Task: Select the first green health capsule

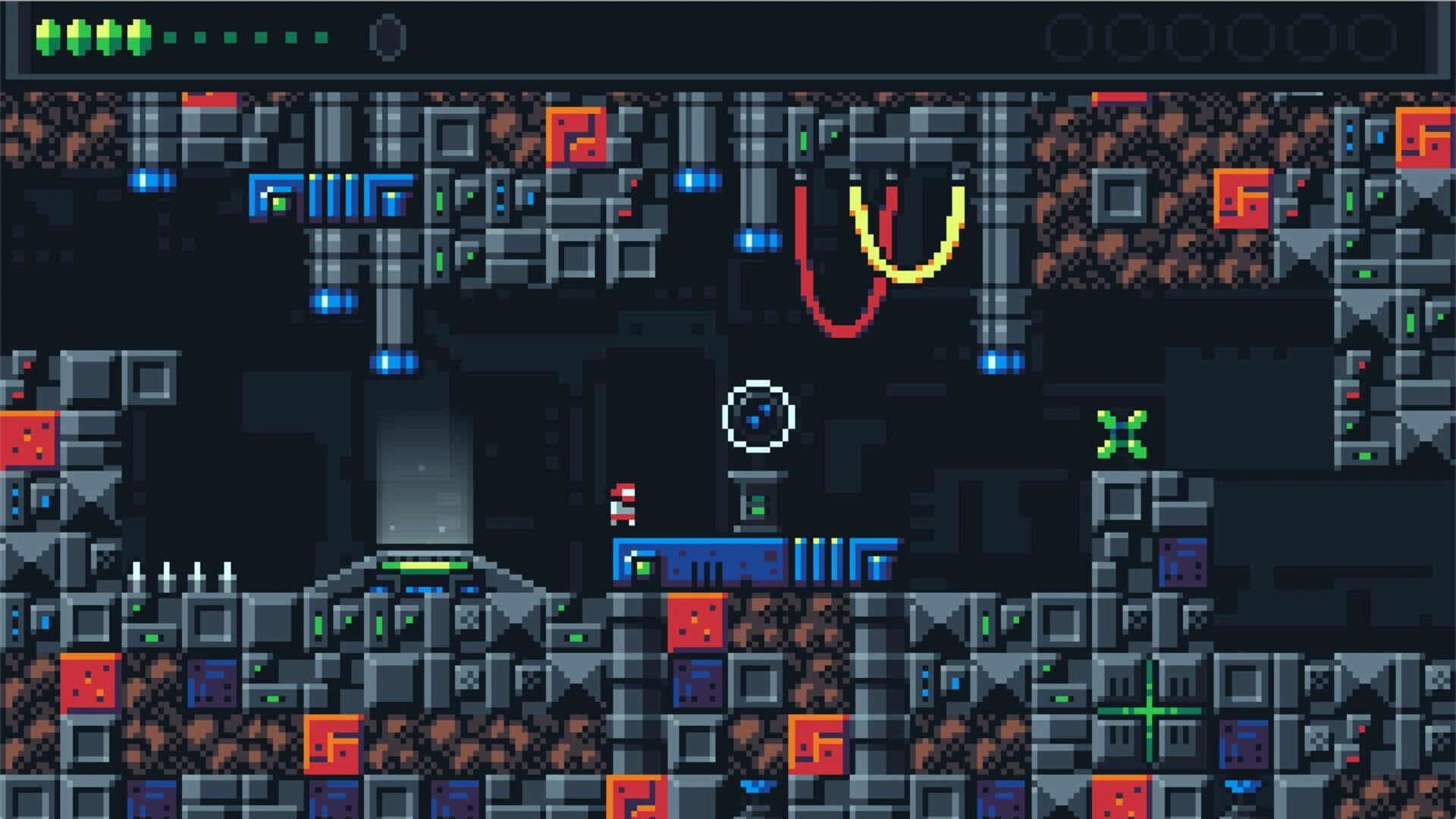Action: [47, 34]
